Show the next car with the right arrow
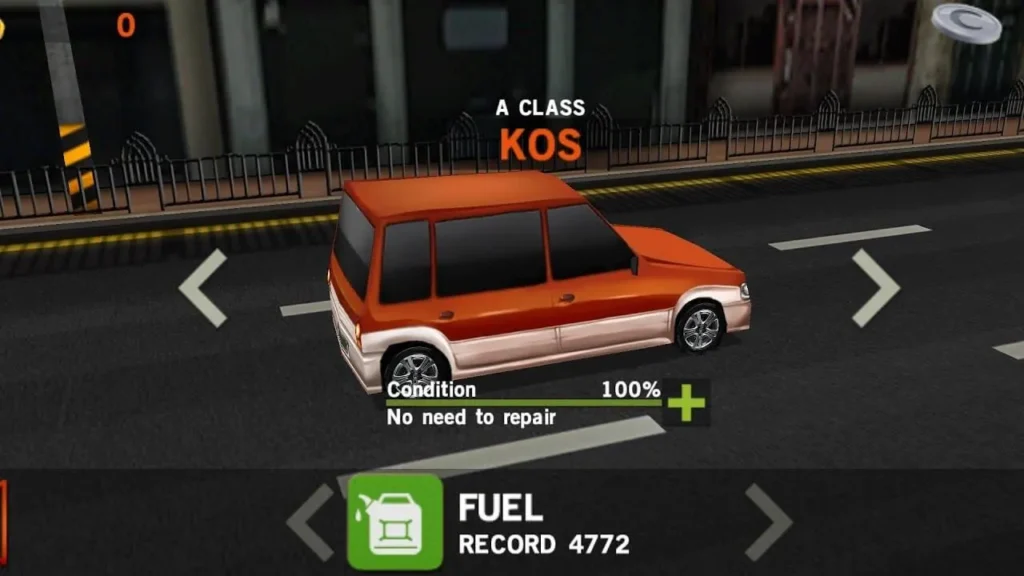 click(875, 288)
